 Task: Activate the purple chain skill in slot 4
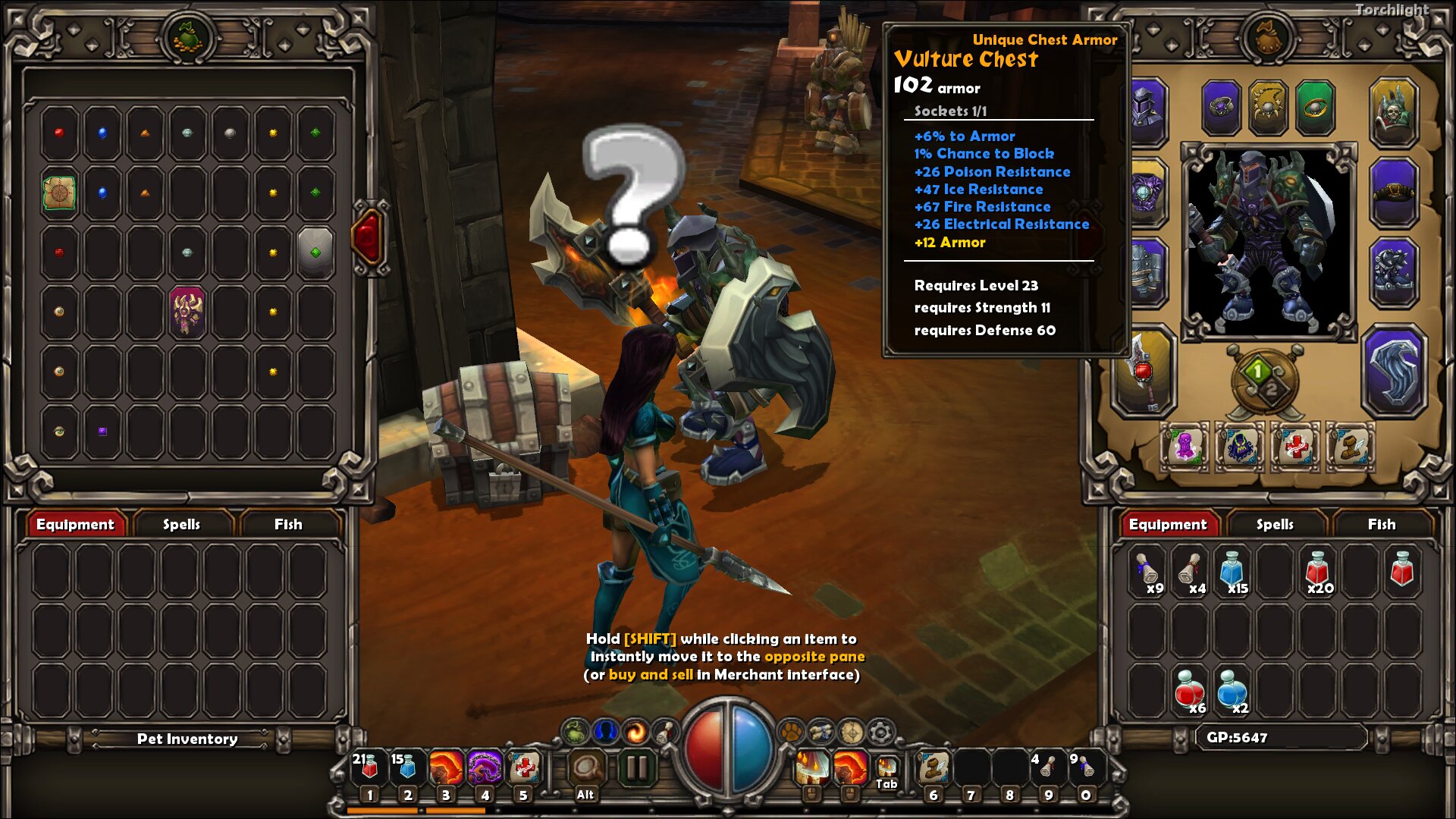pos(485,768)
